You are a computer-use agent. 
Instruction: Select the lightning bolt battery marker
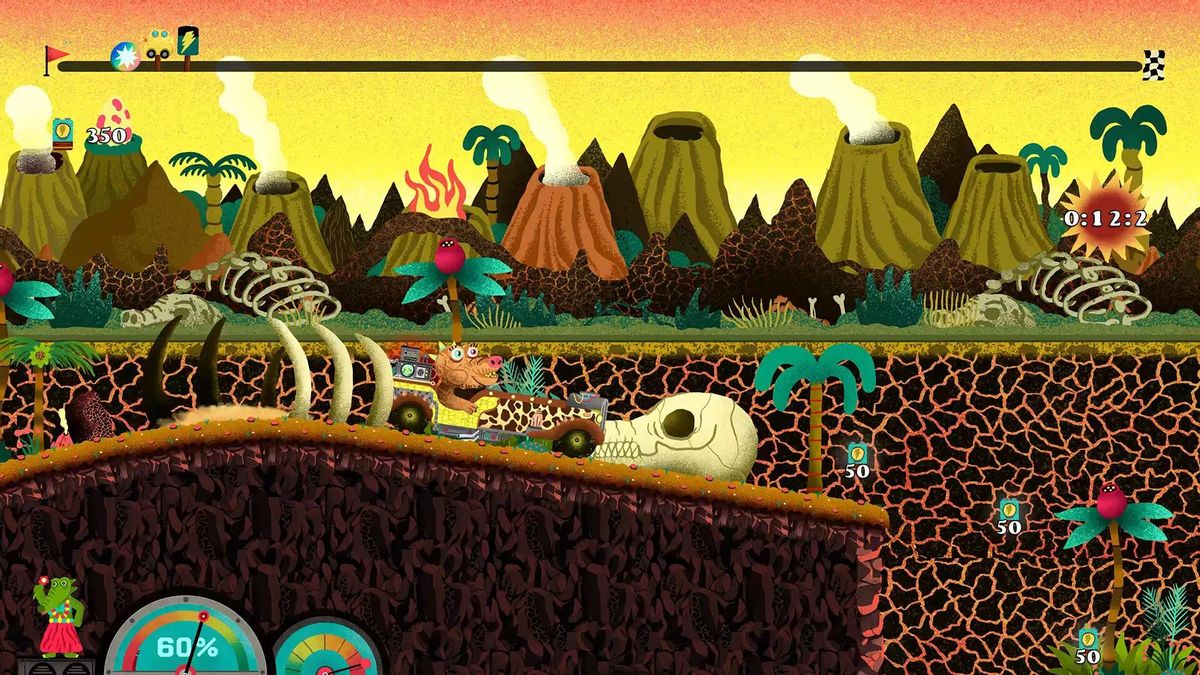(187, 42)
